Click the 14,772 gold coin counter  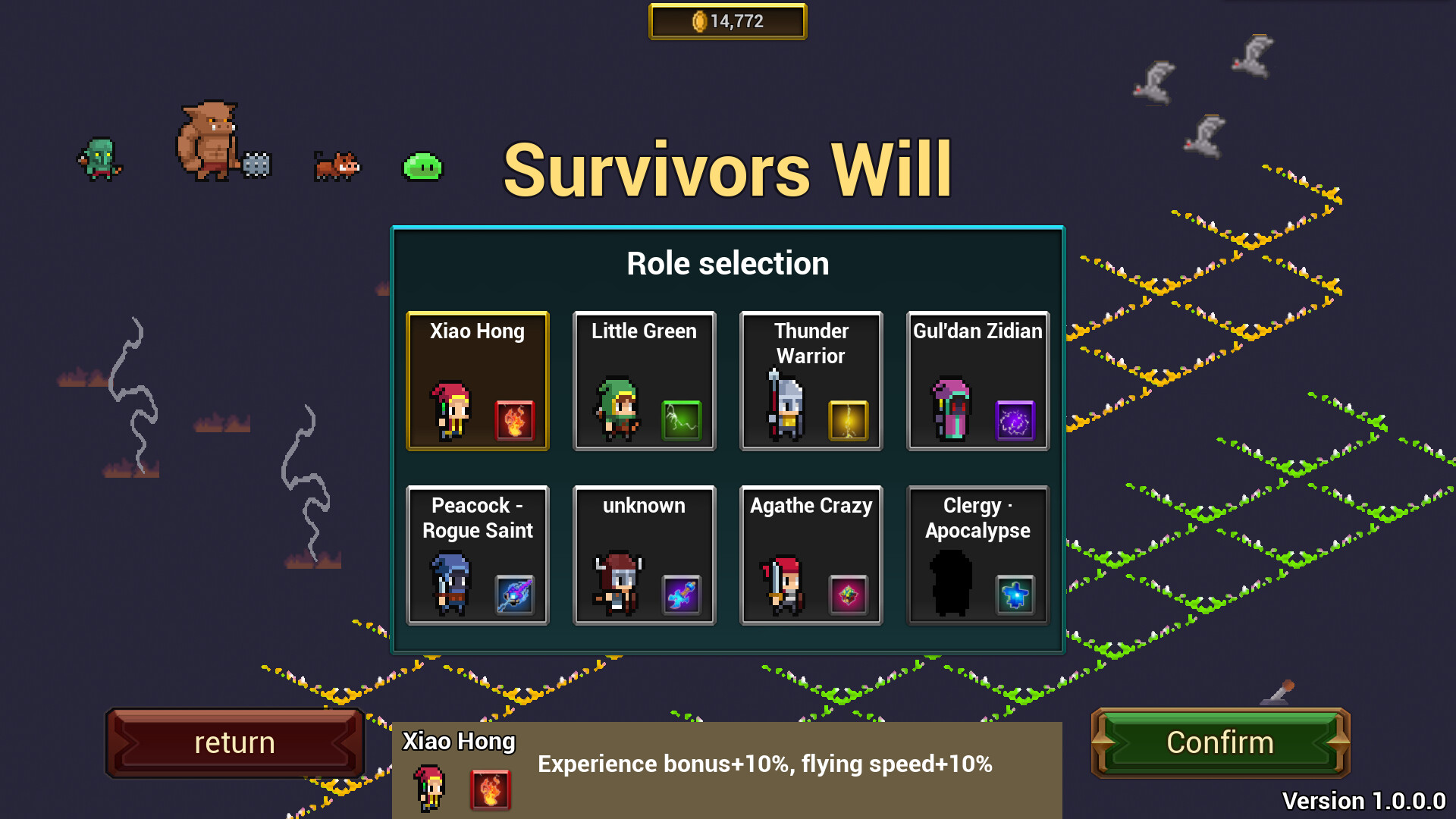click(x=727, y=20)
